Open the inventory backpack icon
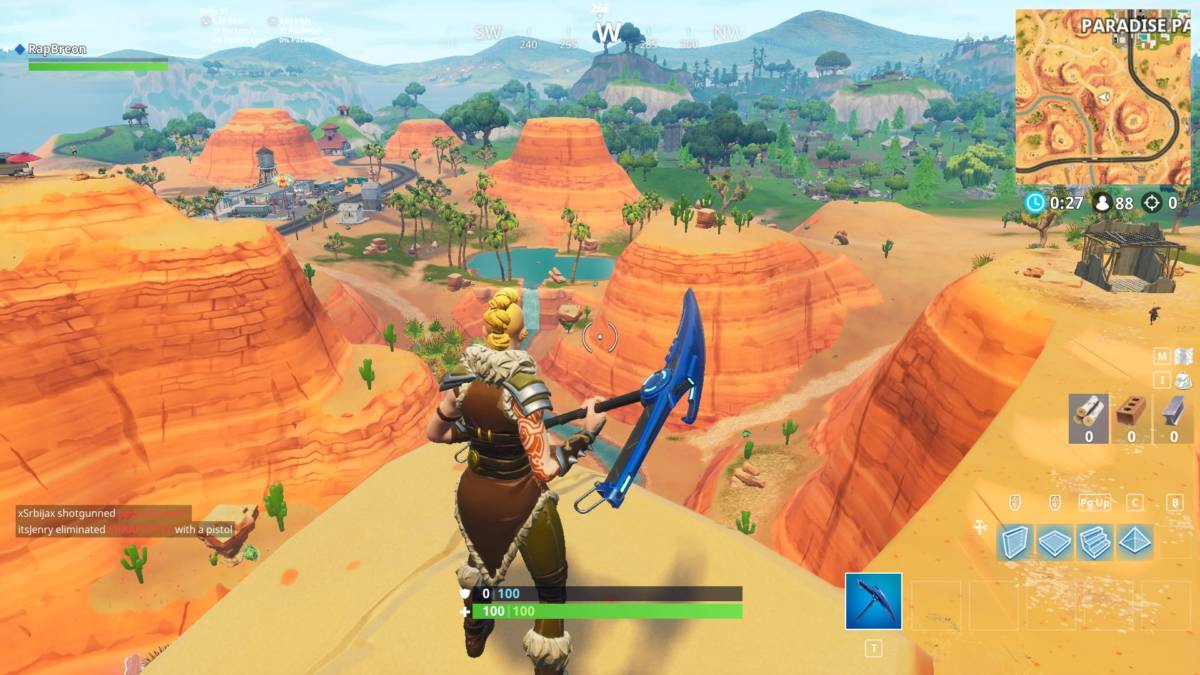 coord(1184,379)
